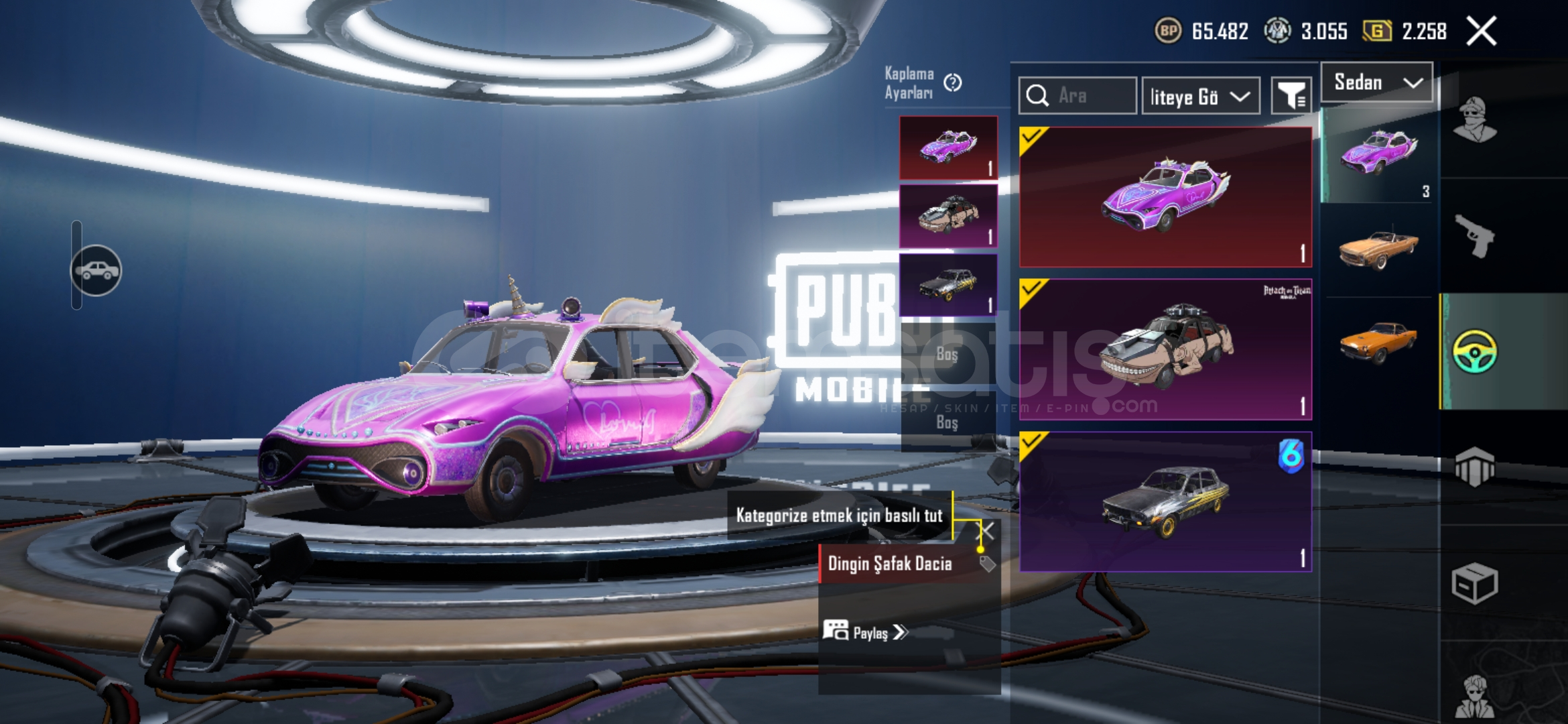Toggle the vehicle view car icon
The height and width of the screenshot is (724, 1568).
tap(96, 270)
